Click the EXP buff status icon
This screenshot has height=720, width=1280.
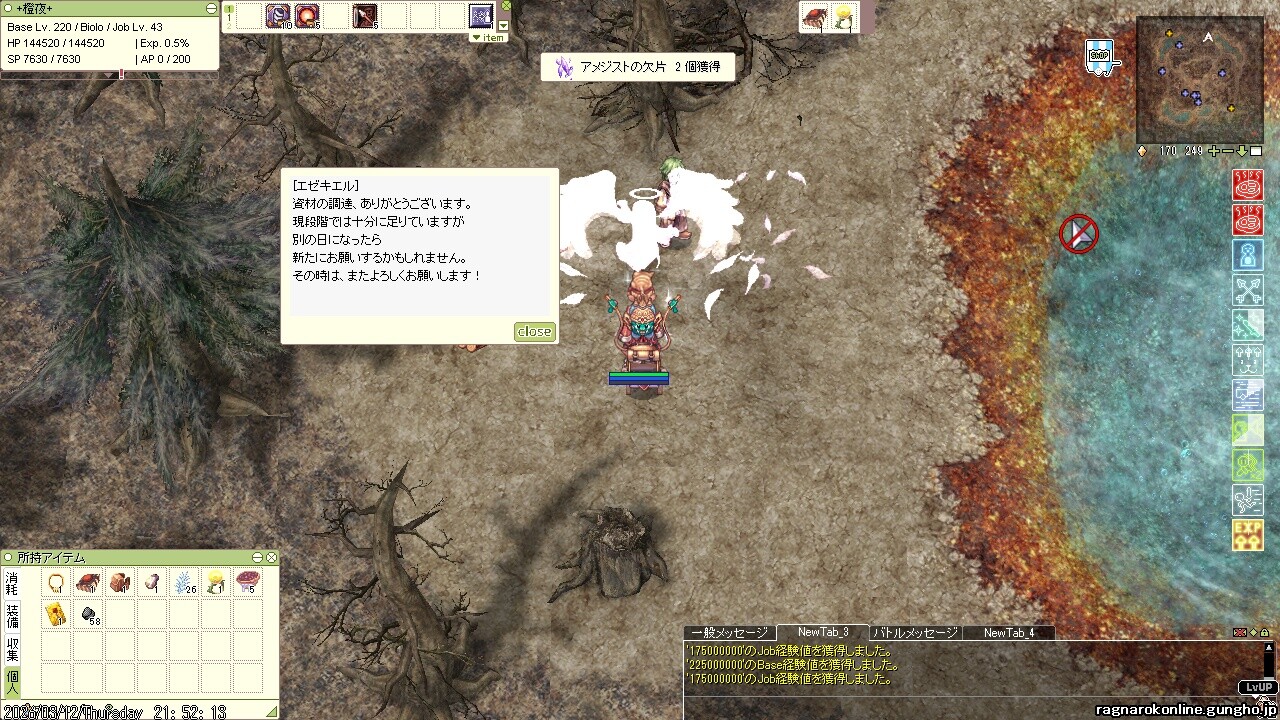pos(1247,535)
